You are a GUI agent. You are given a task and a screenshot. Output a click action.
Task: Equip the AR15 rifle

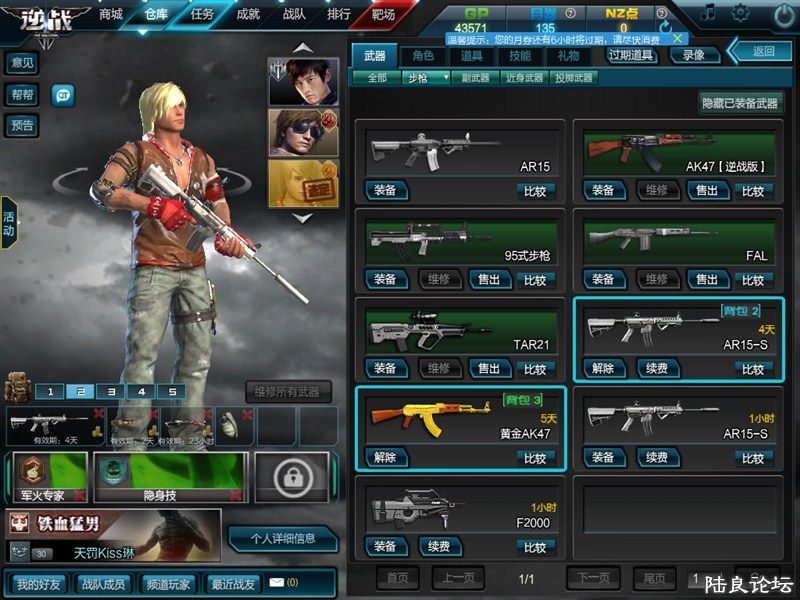coord(385,190)
